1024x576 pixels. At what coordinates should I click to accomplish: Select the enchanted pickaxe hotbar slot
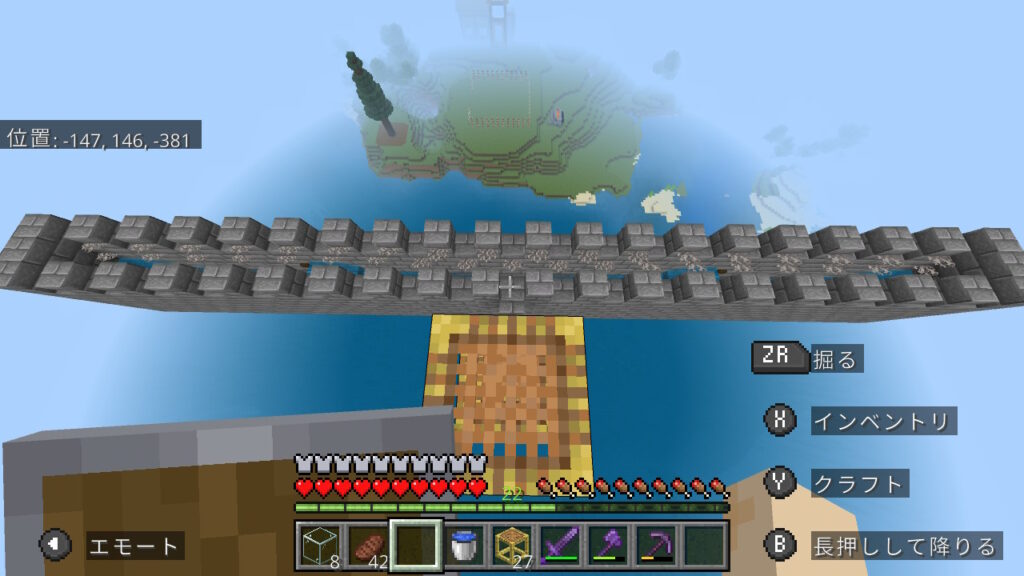coord(654,546)
